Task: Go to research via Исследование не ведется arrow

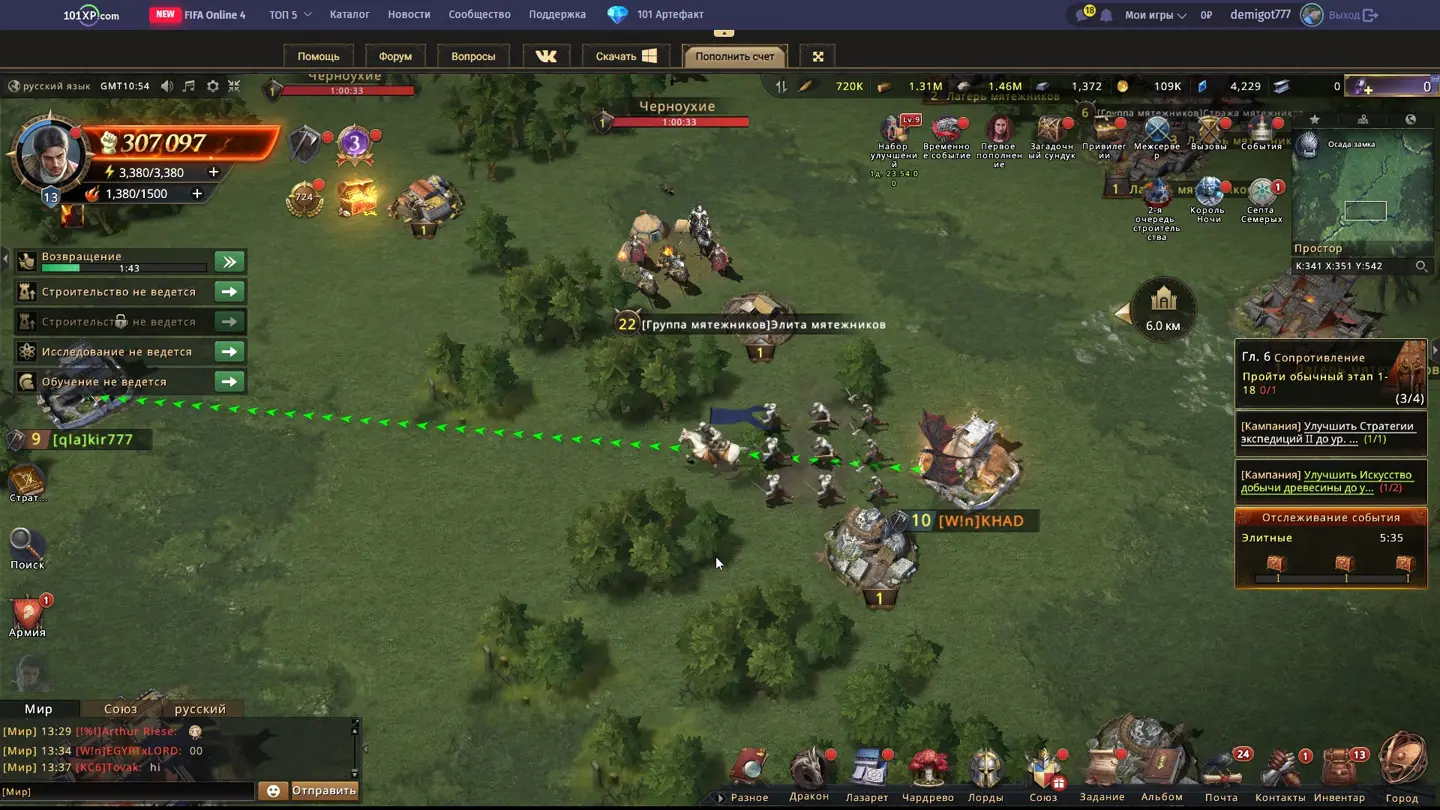Action: (x=229, y=352)
